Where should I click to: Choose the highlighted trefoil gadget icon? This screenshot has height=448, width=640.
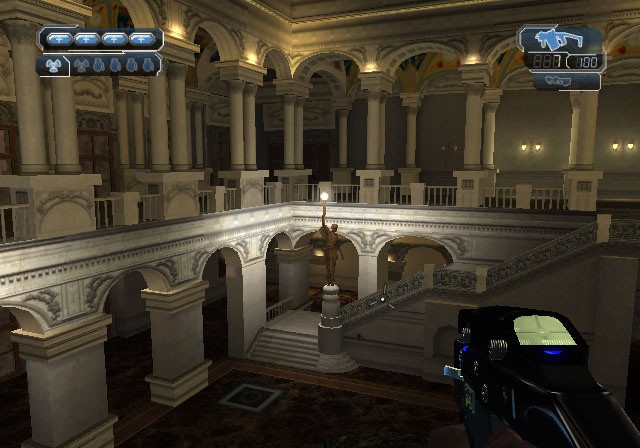(x=53, y=66)
